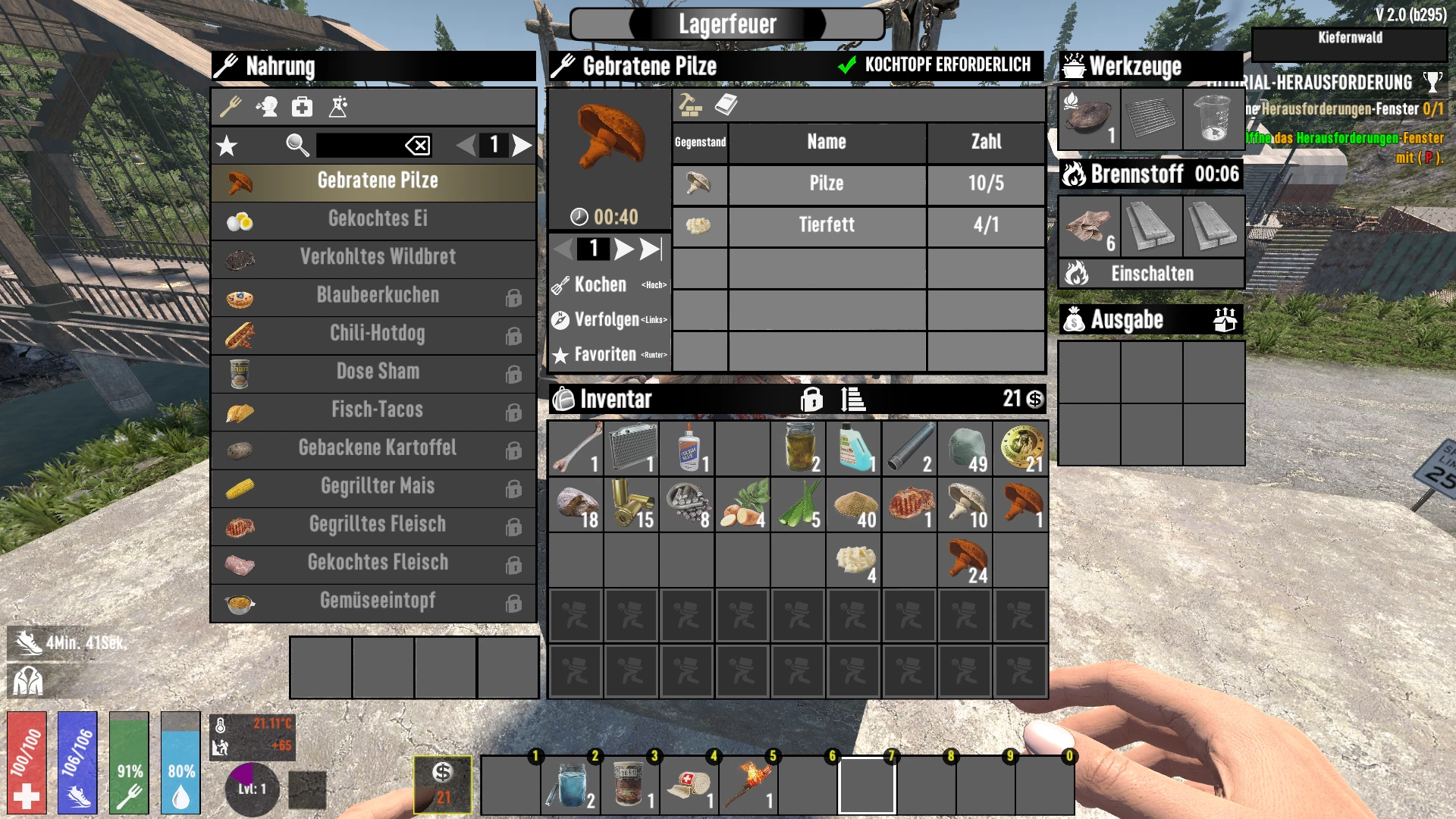Image resolution: width=1456 pixels, height=819 pixels.
Task: Select the Gekochtes Ei recipe
Action: (377, 219)
